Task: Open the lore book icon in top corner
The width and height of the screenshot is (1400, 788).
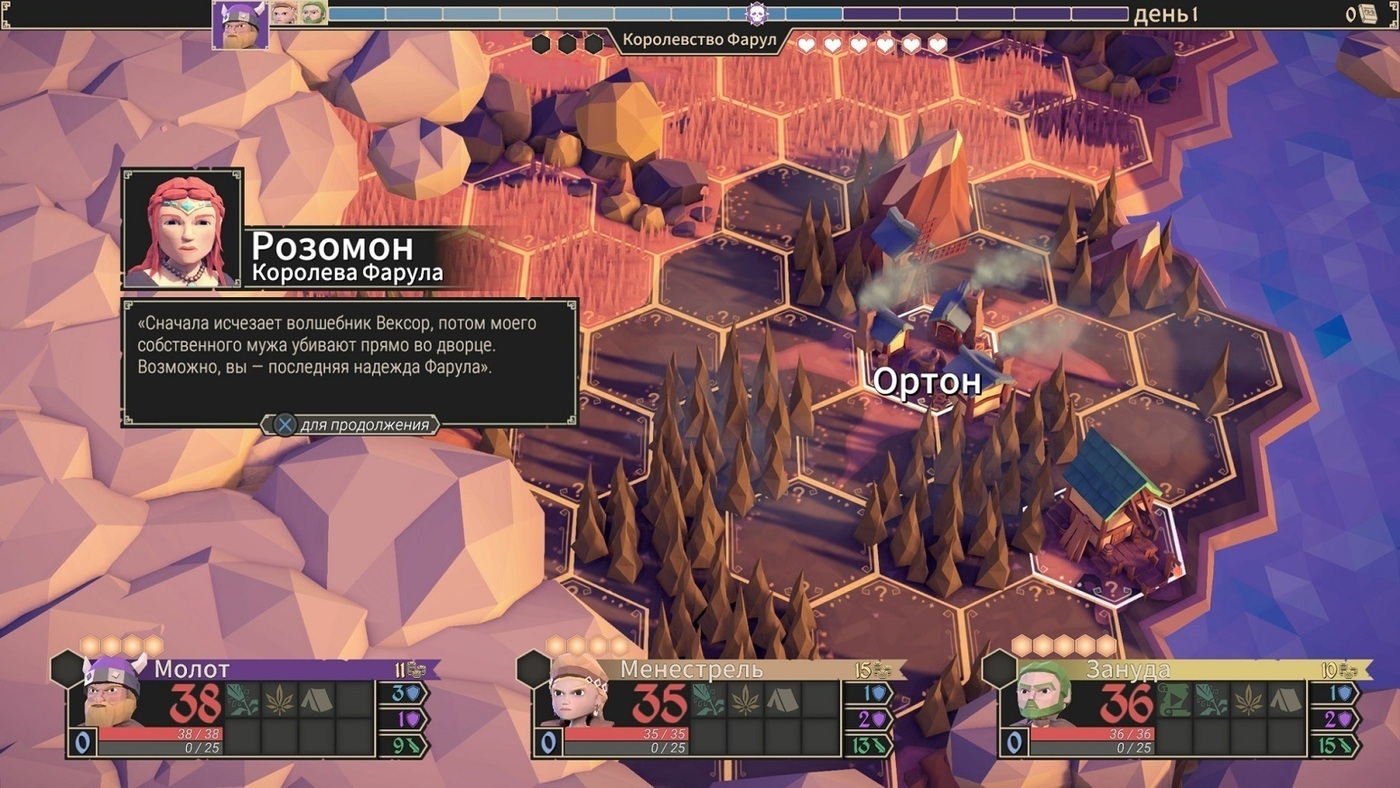Action: point(1367,14)
